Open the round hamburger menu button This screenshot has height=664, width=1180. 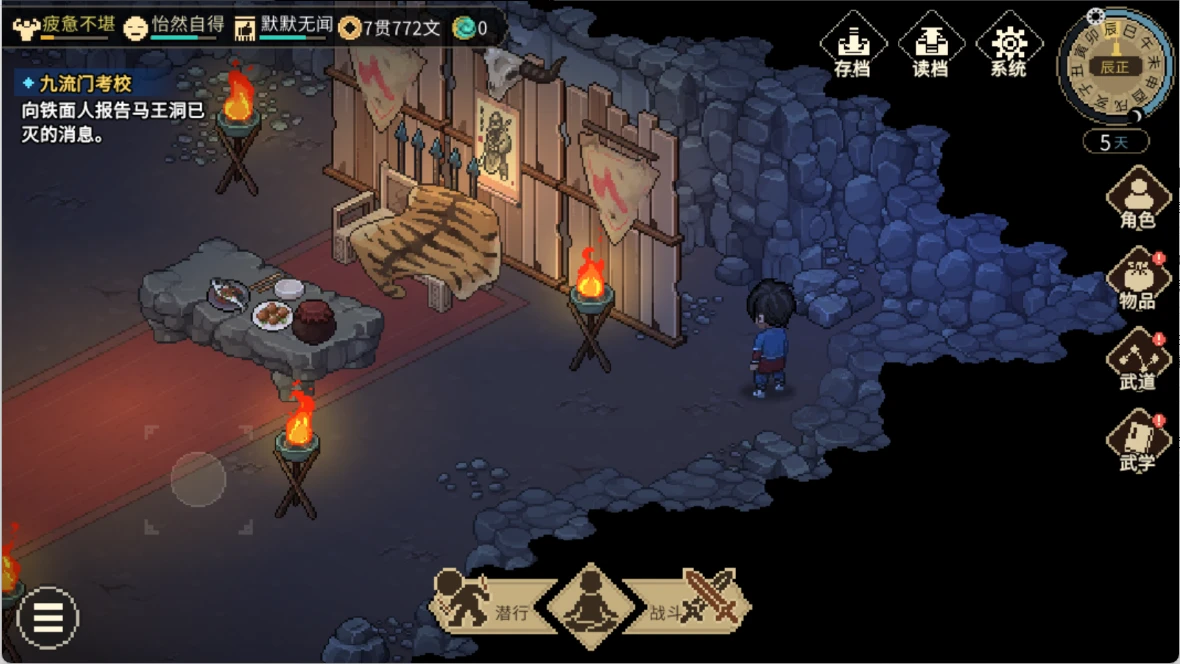(x=47, y=618)
